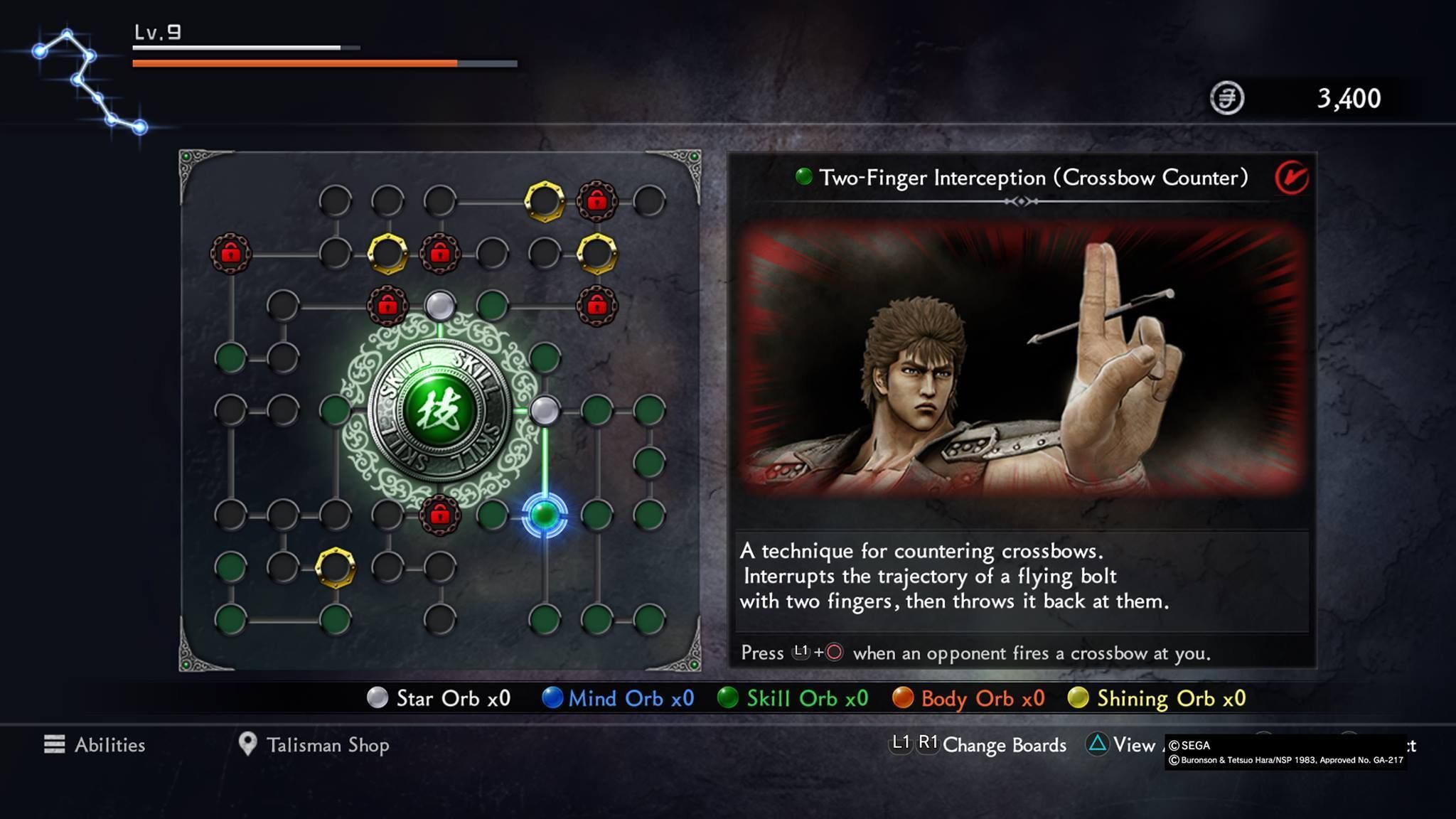Screen dimensions: 1456x819
Task: Open the Talisman Shop
Action: (x=314, y=744)
